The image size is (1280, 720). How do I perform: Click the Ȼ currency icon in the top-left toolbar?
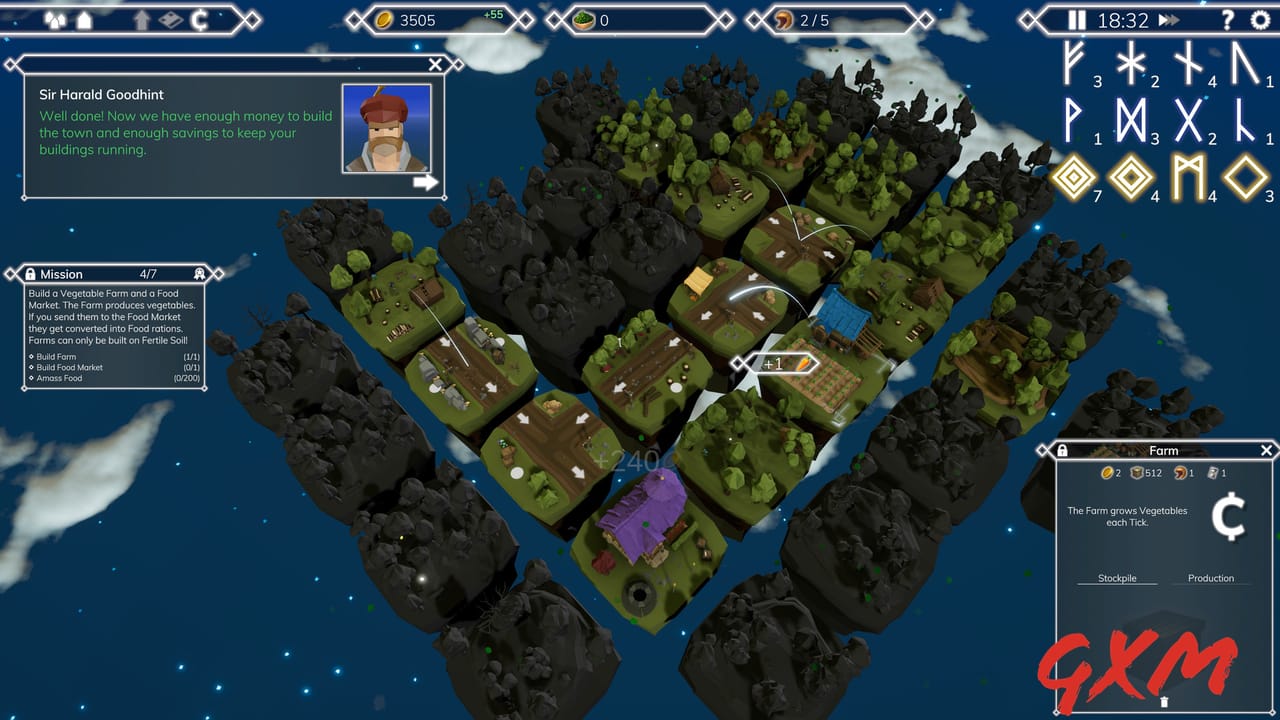point(201,19)
